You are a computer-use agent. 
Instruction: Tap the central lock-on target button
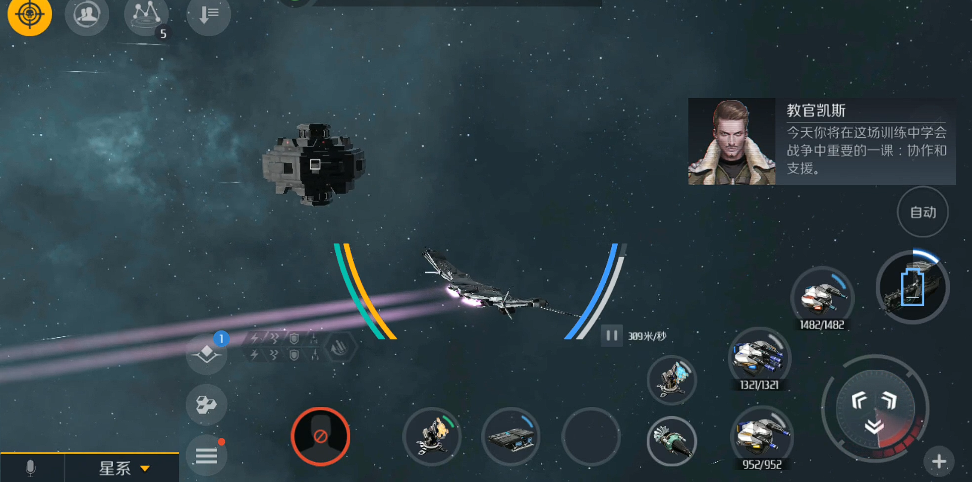pos(873,407)
